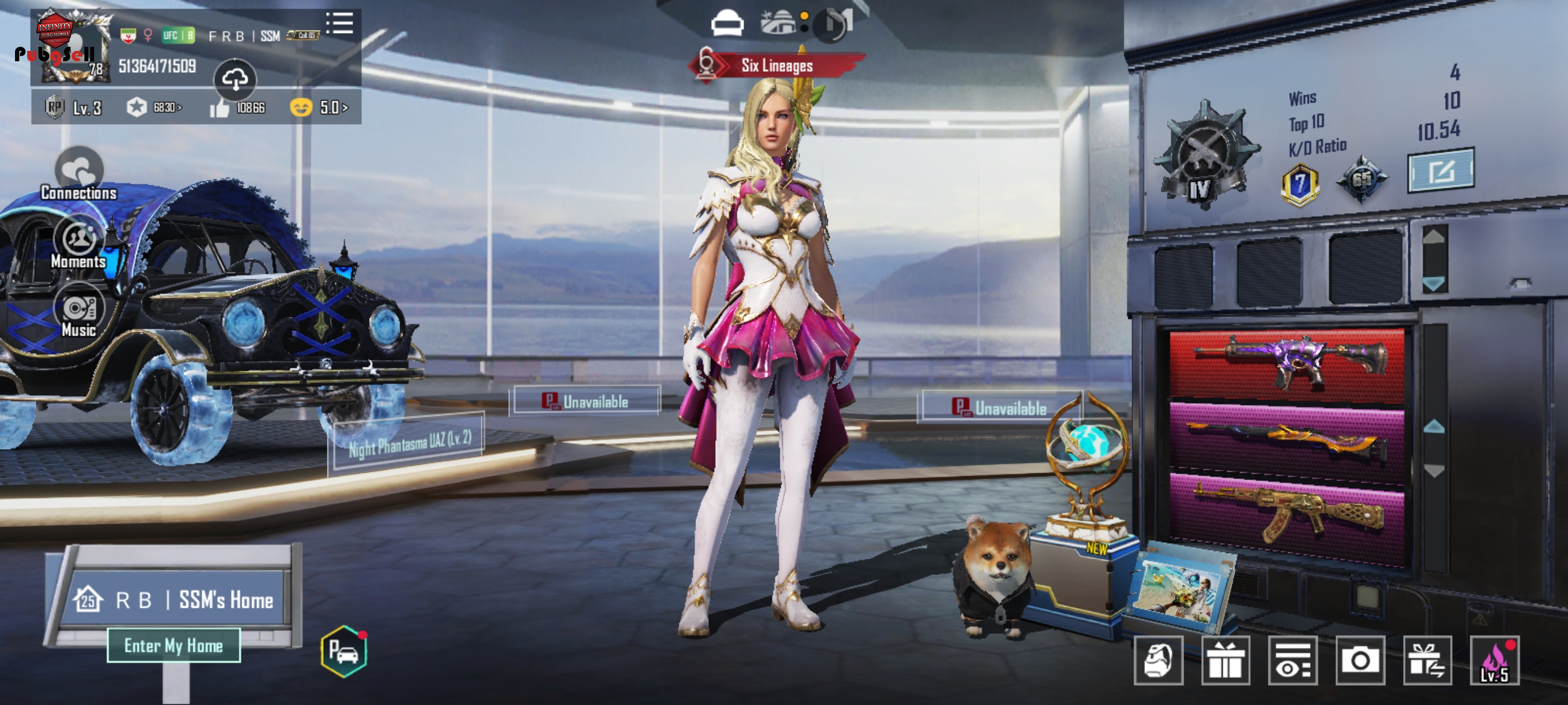
Task: Open the gift box button
Action: 1225,661
